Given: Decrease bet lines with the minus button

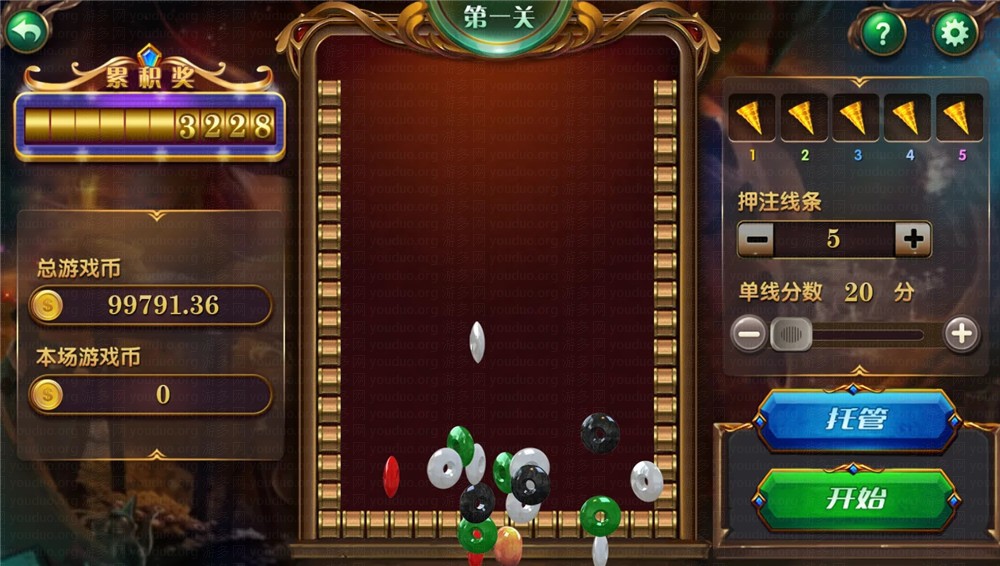Looking at the screenshot, I should 758,239.
